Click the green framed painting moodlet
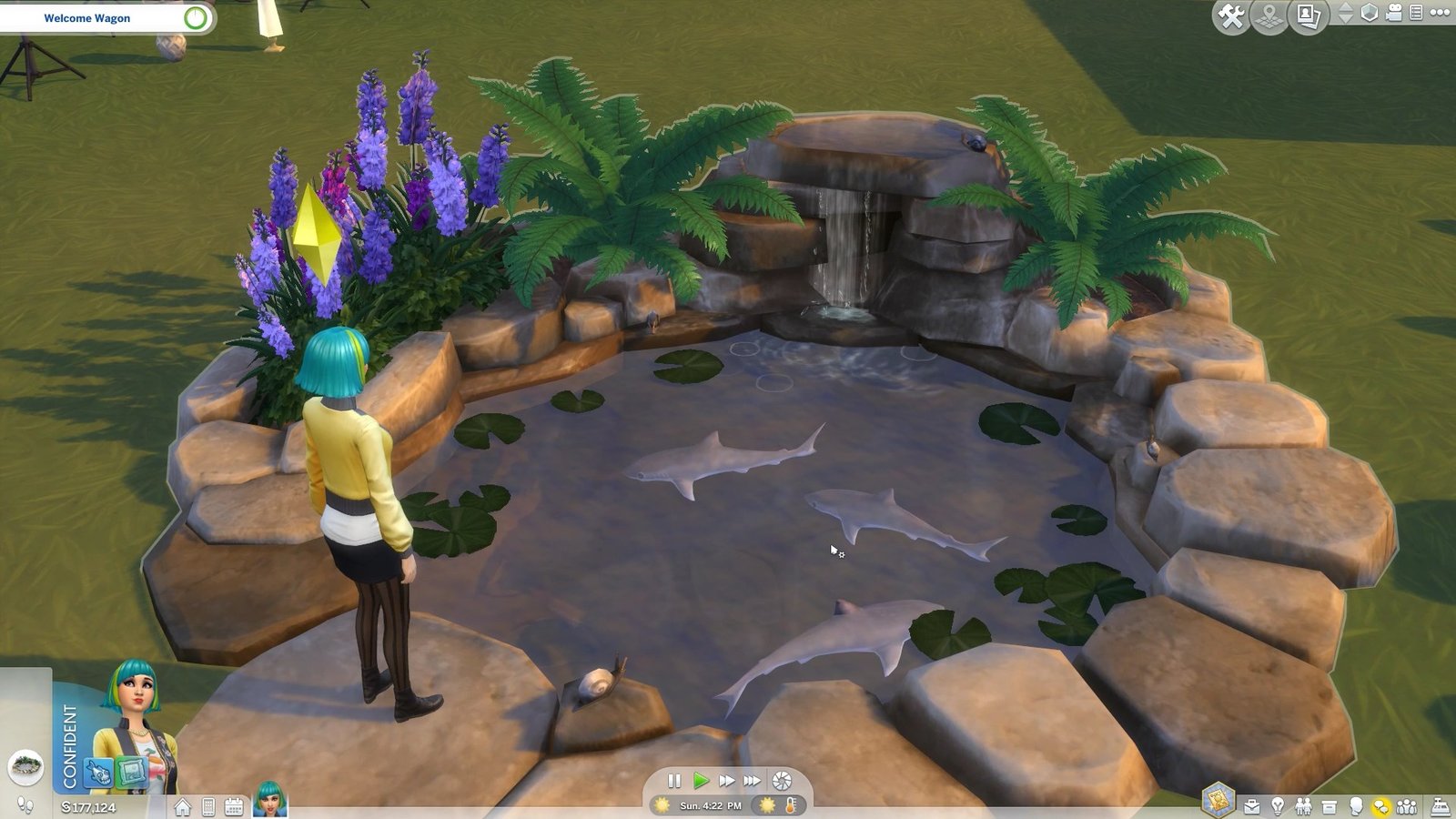Image resolution: width=1456 pixels, height=819 pixels. (132, 773)
